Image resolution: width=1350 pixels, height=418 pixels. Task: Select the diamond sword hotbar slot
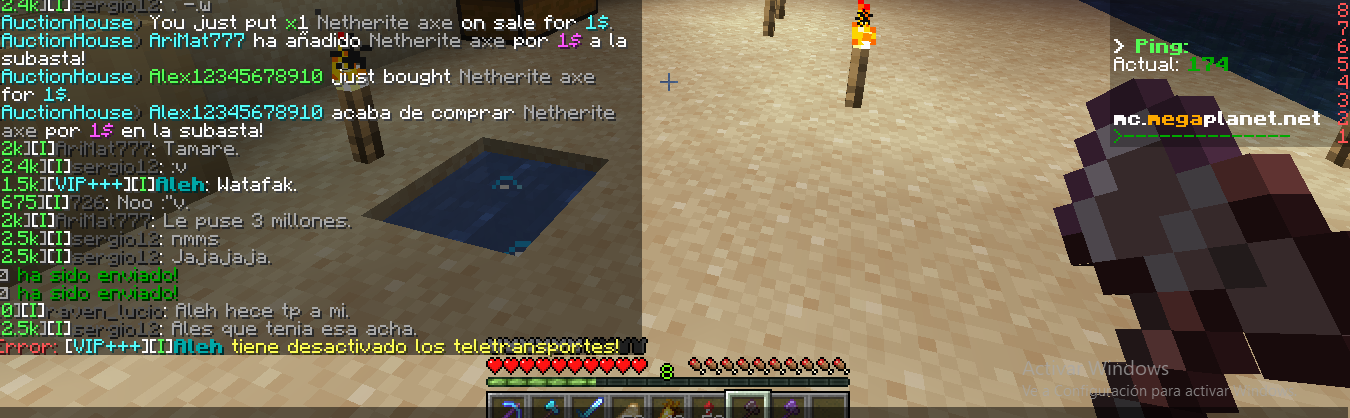(x=589, y=408)
